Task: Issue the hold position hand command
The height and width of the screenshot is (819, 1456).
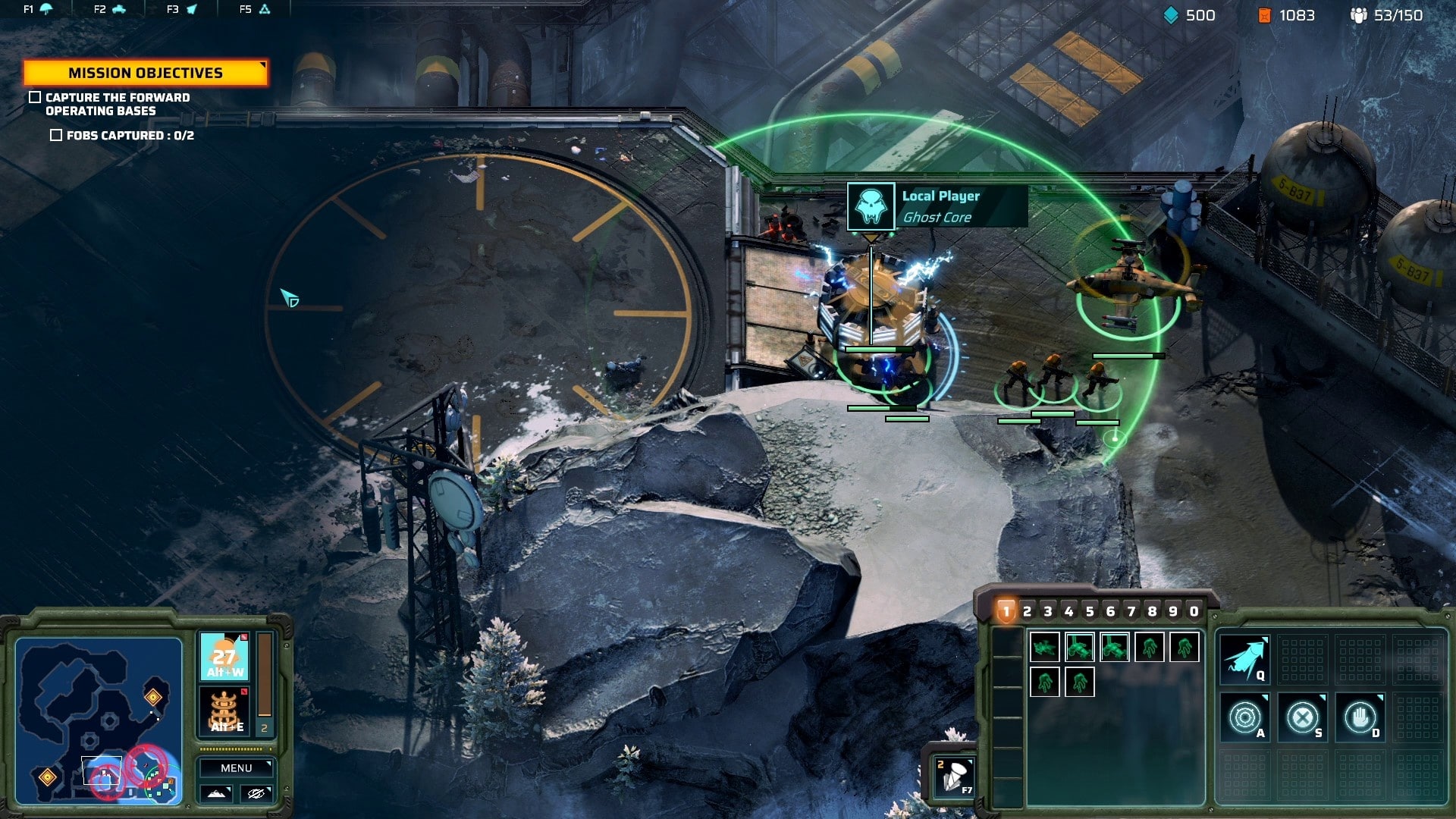Action: point(1360,717)
